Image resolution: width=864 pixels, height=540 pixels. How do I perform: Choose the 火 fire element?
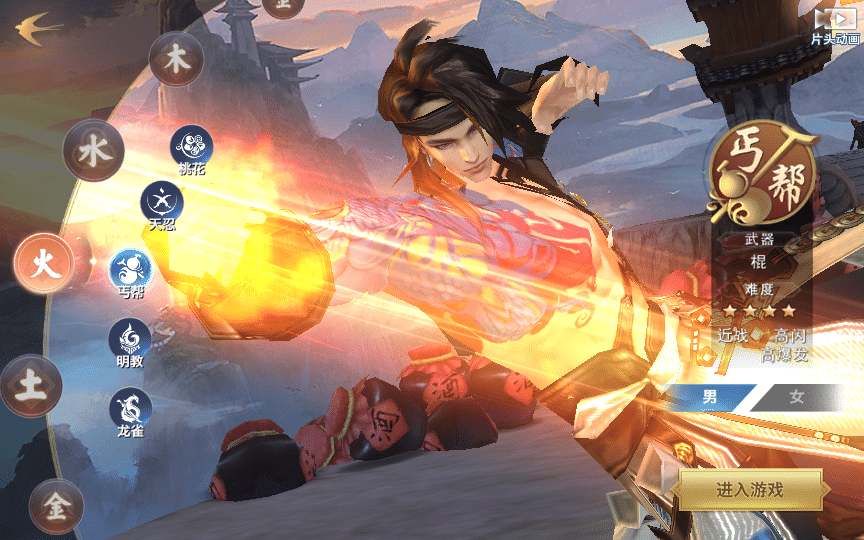click(x=44, y=264)
